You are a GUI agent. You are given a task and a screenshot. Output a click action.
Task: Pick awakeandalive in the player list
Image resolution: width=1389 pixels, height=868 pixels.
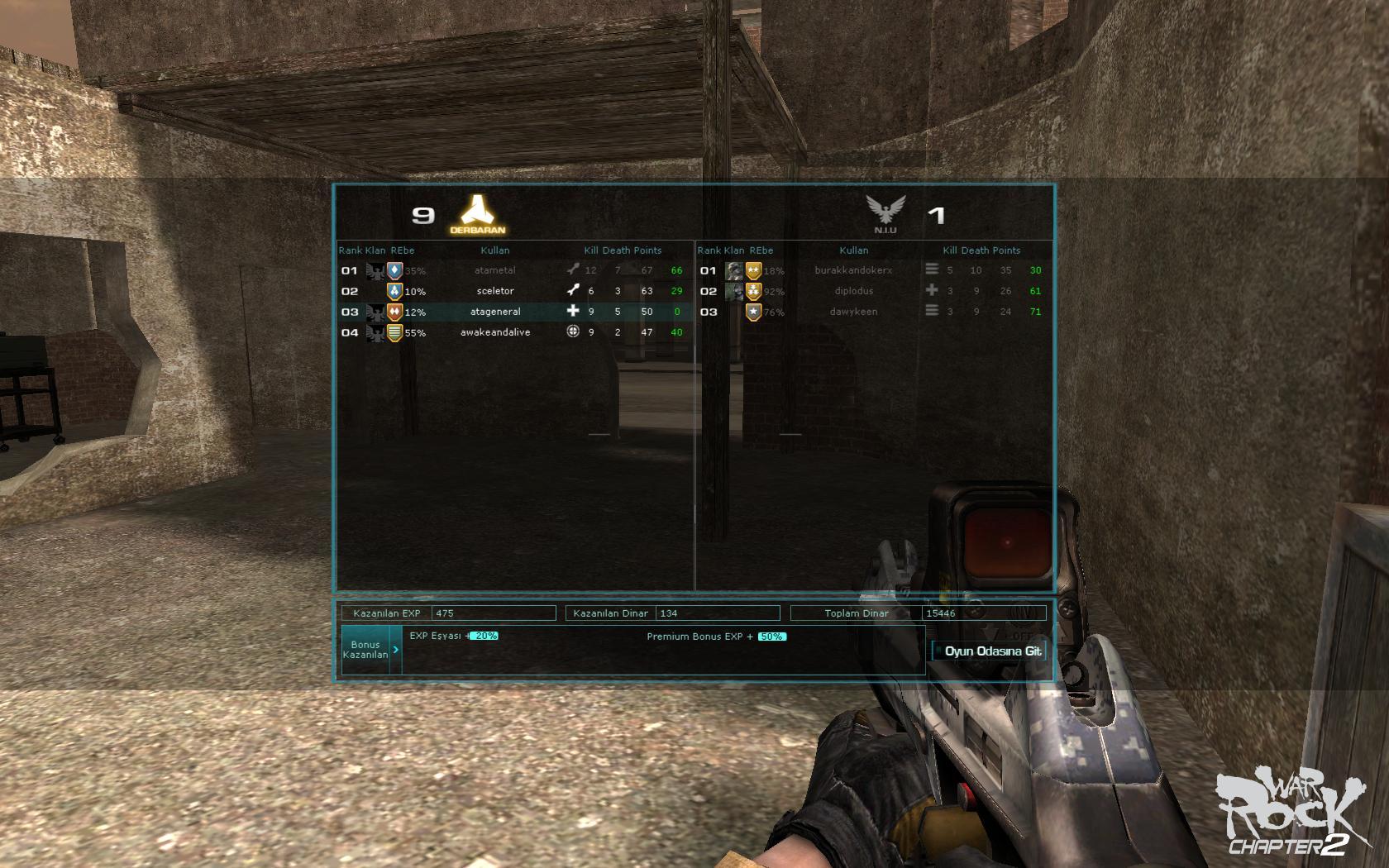point(495,332)
